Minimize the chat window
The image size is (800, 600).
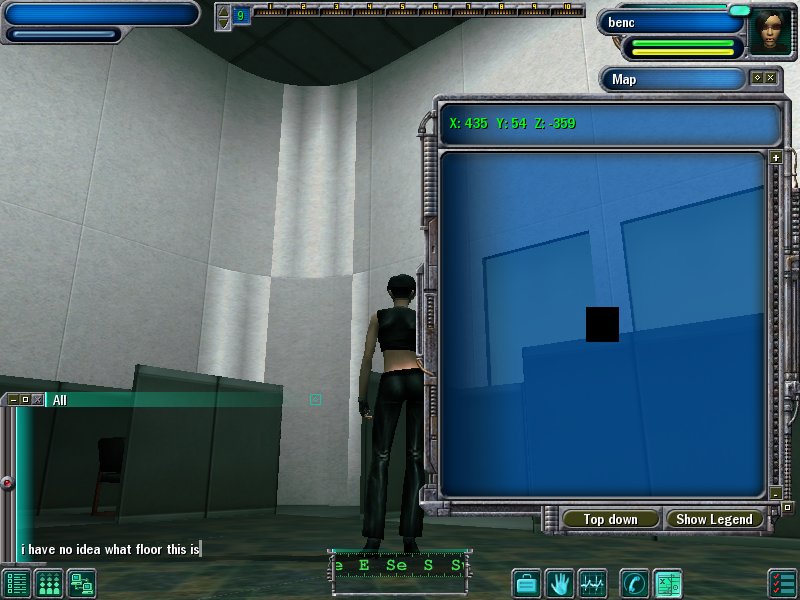(13, 400)
